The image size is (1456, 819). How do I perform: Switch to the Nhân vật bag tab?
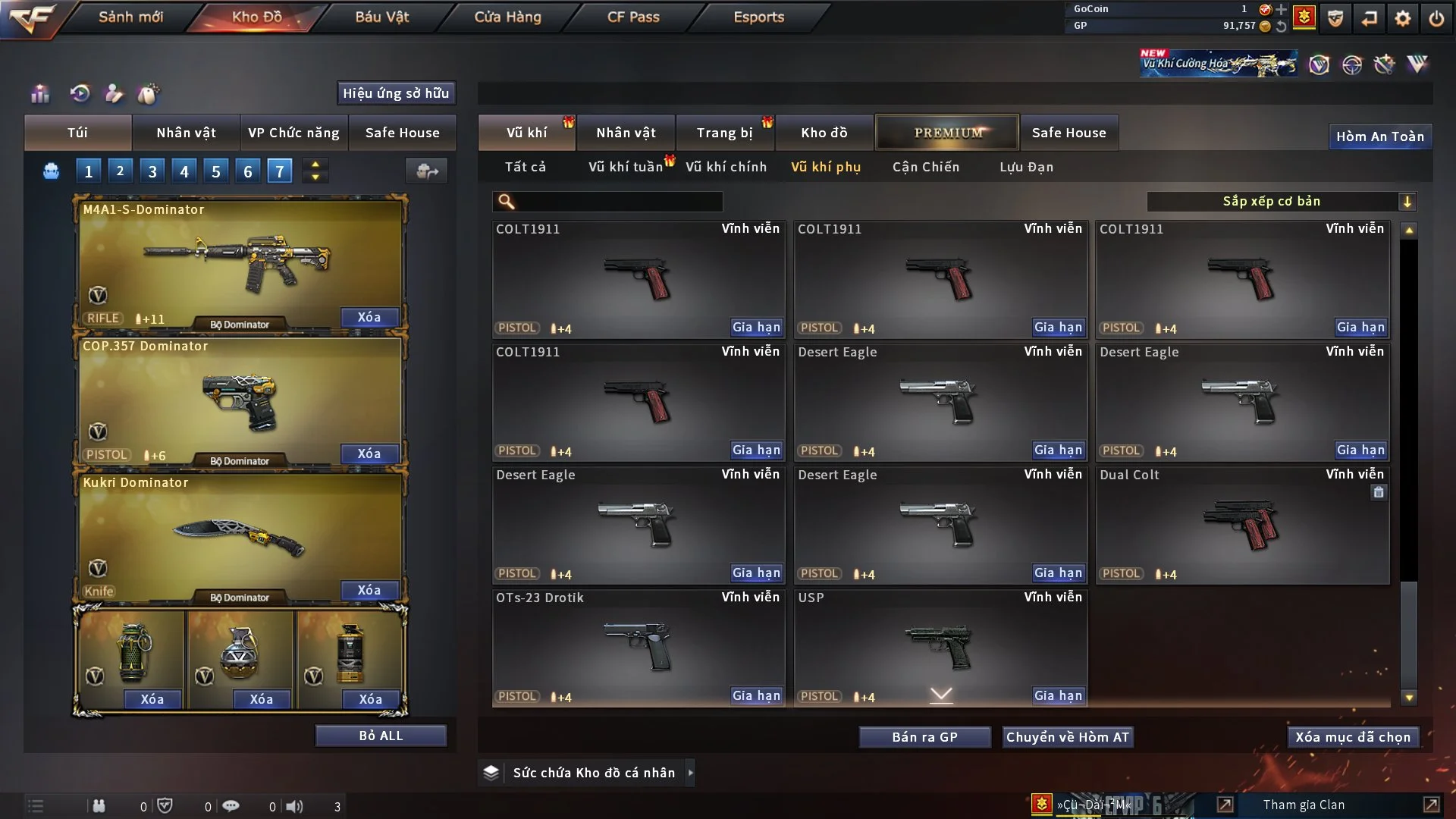pos(186,133)
